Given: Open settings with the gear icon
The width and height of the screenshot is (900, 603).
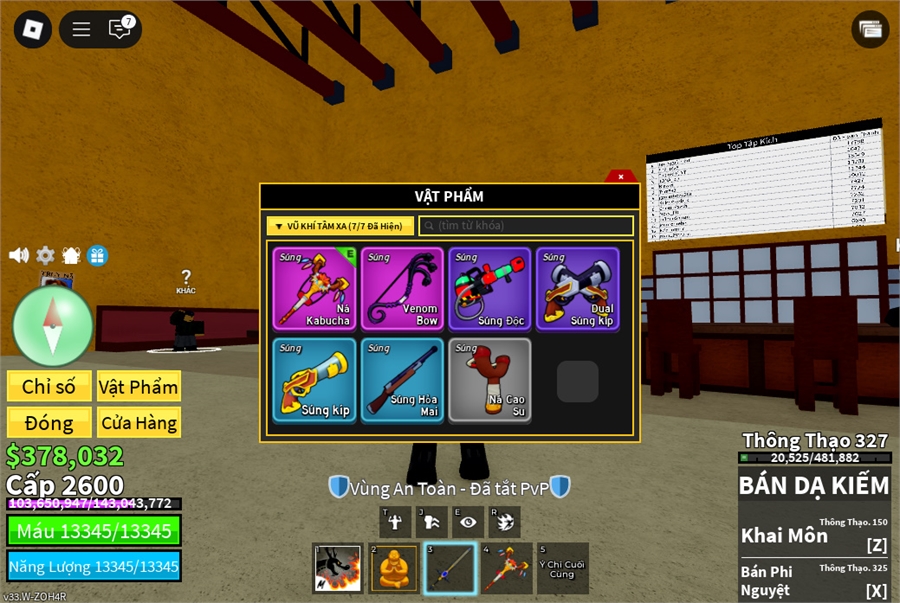Looking at the screenshot, I should point(45,255).
